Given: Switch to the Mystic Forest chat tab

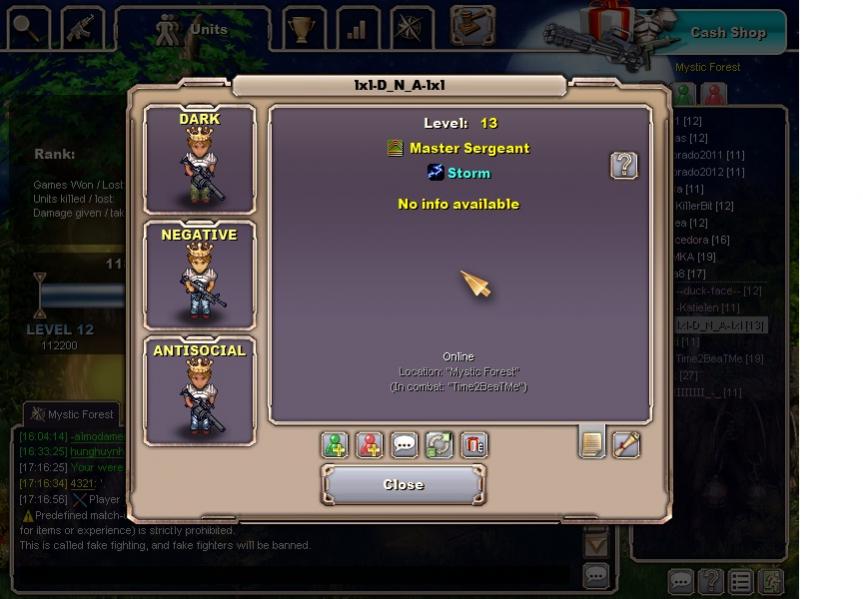Looking at the screenshot, I should point(71,414).
